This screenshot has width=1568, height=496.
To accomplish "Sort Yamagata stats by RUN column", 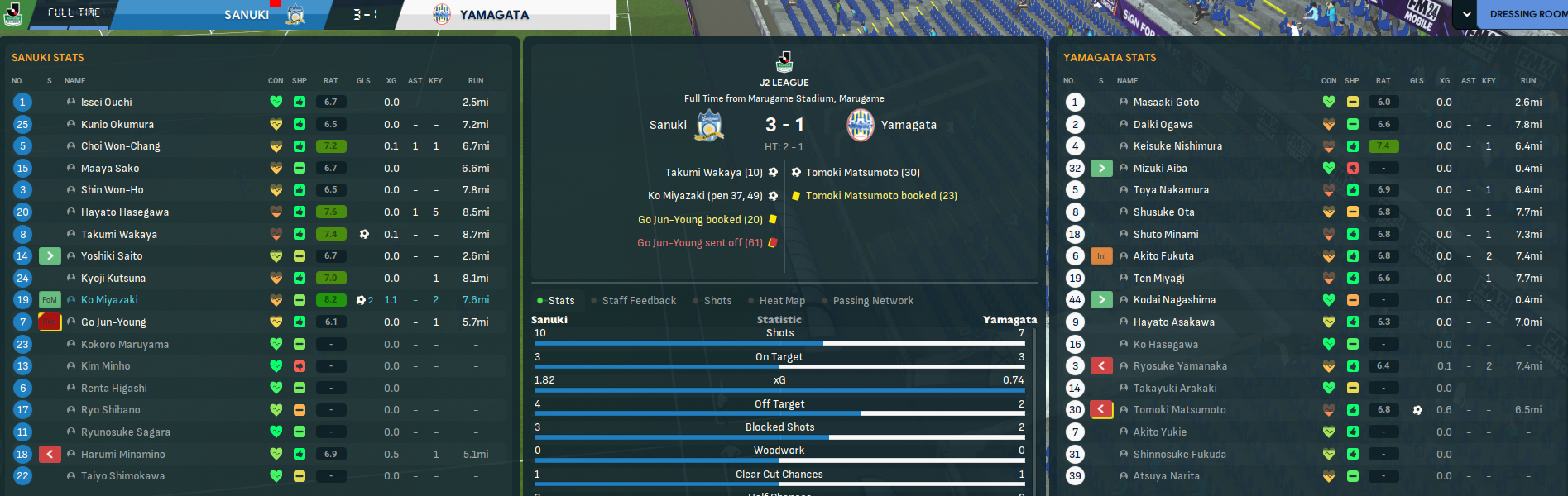I will [x=1527, y=81].
